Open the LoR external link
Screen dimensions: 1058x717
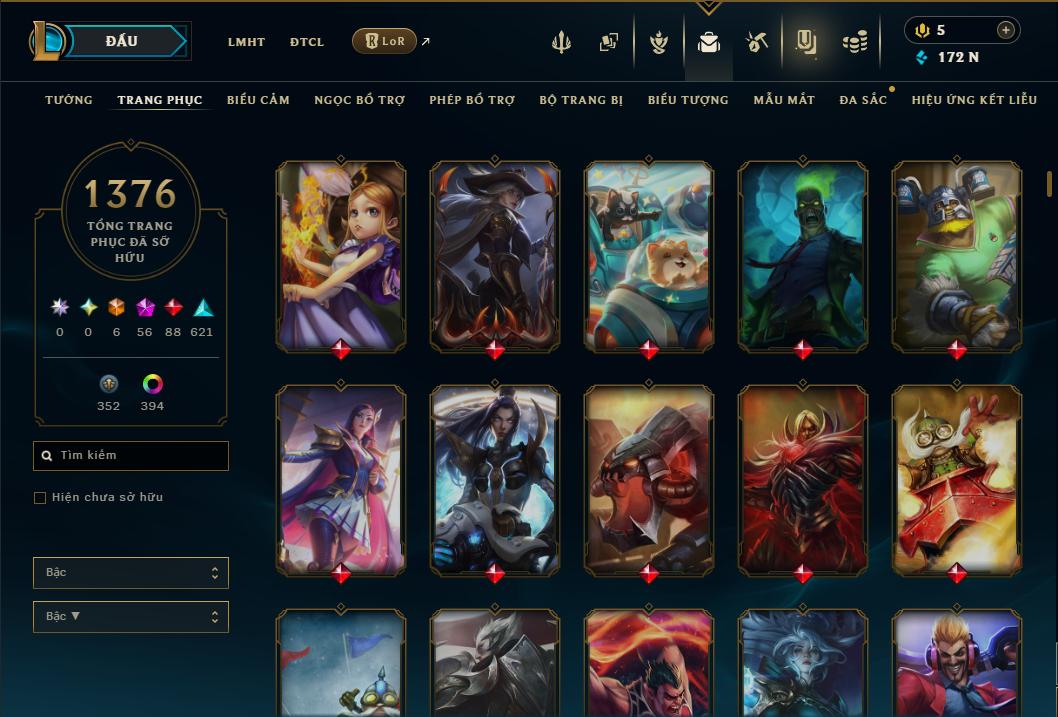point(385,41)
